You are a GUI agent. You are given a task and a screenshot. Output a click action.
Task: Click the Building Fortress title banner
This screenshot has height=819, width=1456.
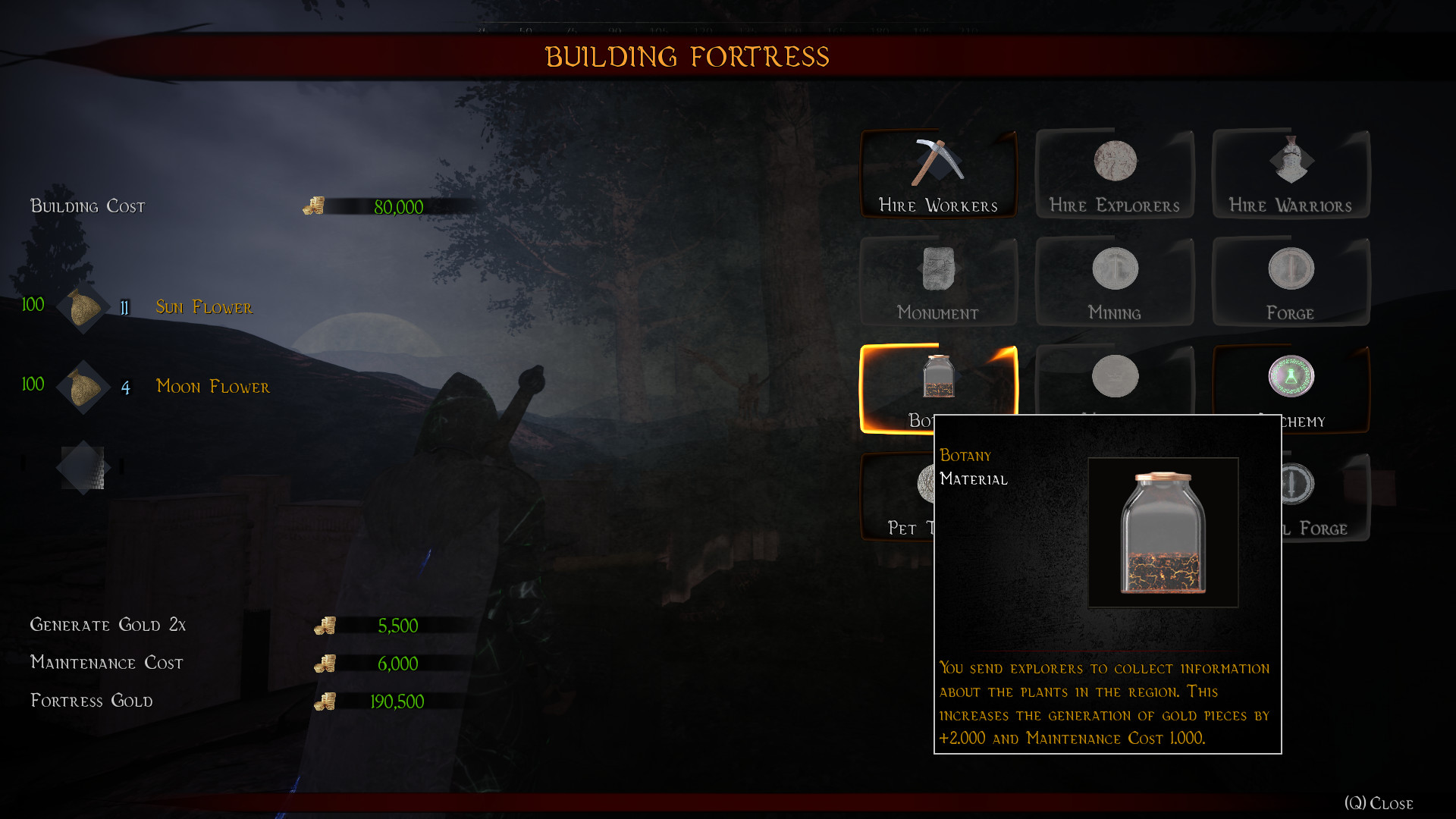click(687, 56)
